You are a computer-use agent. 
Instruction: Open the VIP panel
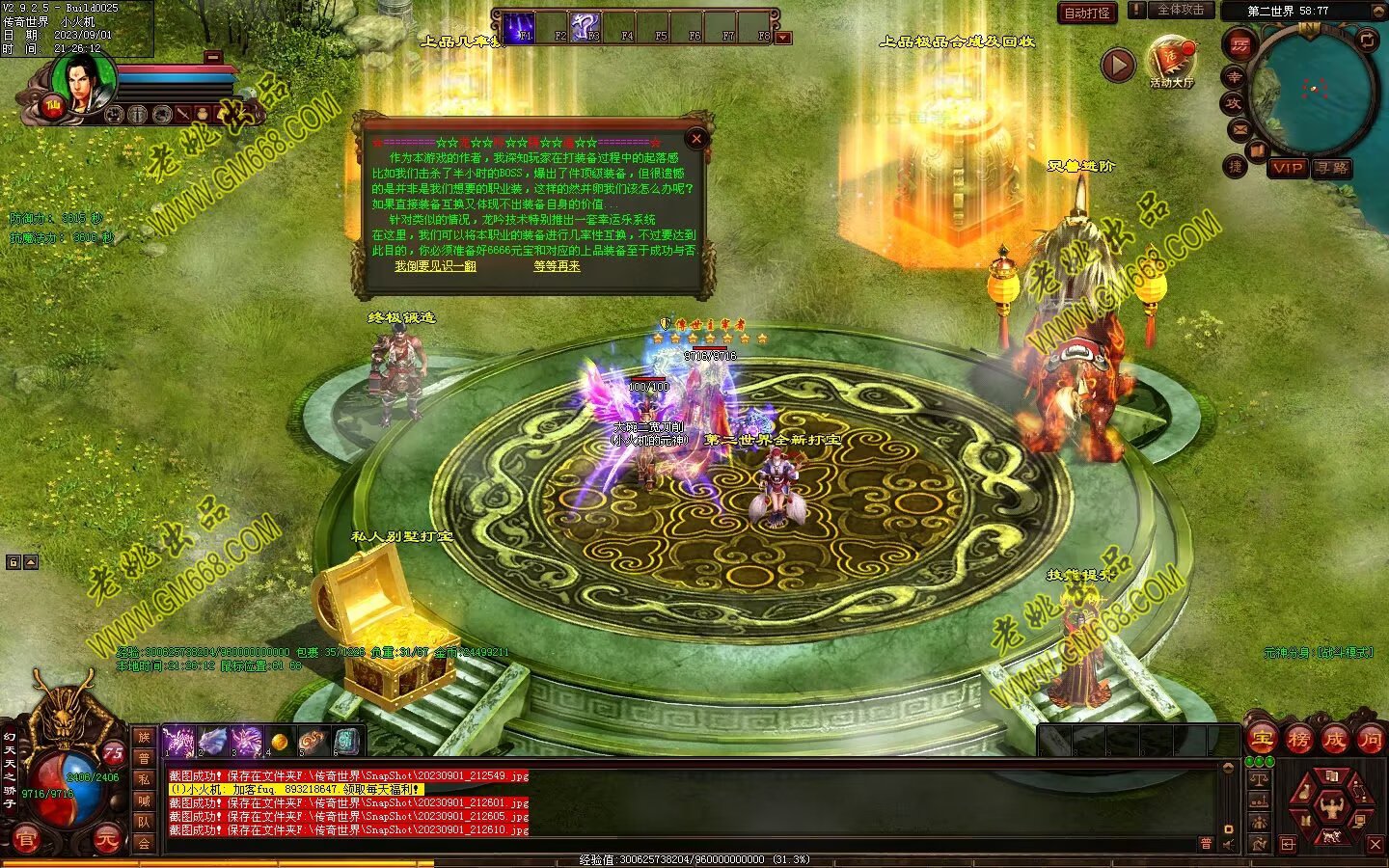click(1287, 168)
